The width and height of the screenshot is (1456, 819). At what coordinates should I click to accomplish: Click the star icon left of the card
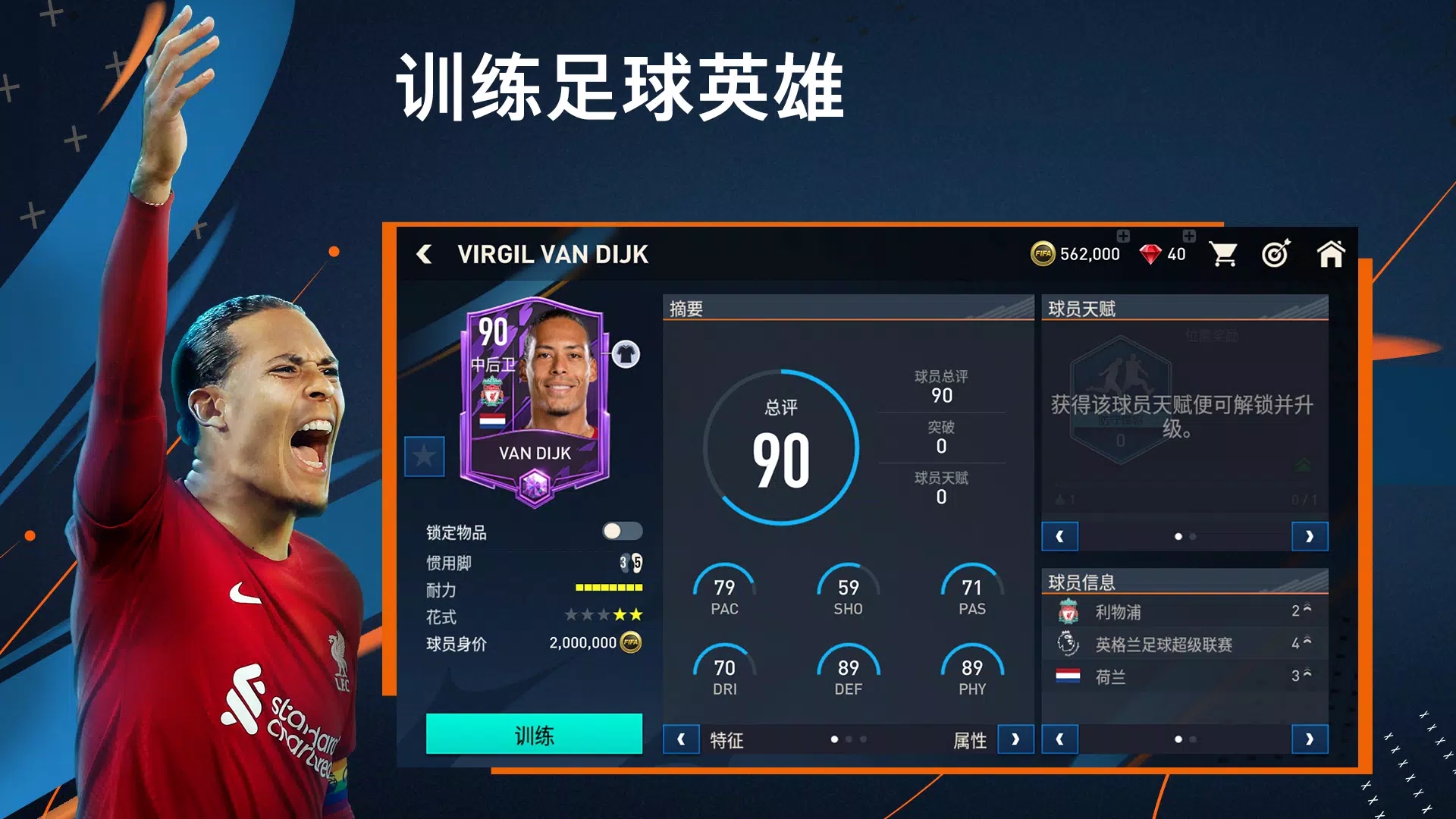[425, 458]
